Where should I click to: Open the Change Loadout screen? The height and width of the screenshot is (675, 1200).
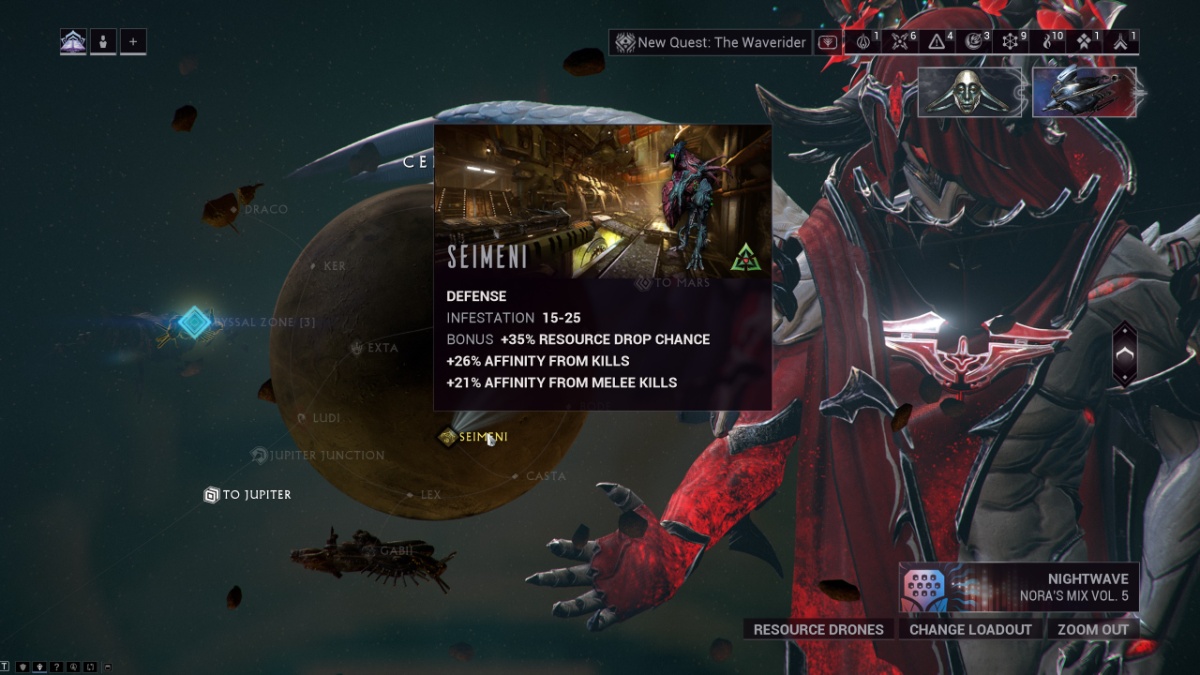970,629
